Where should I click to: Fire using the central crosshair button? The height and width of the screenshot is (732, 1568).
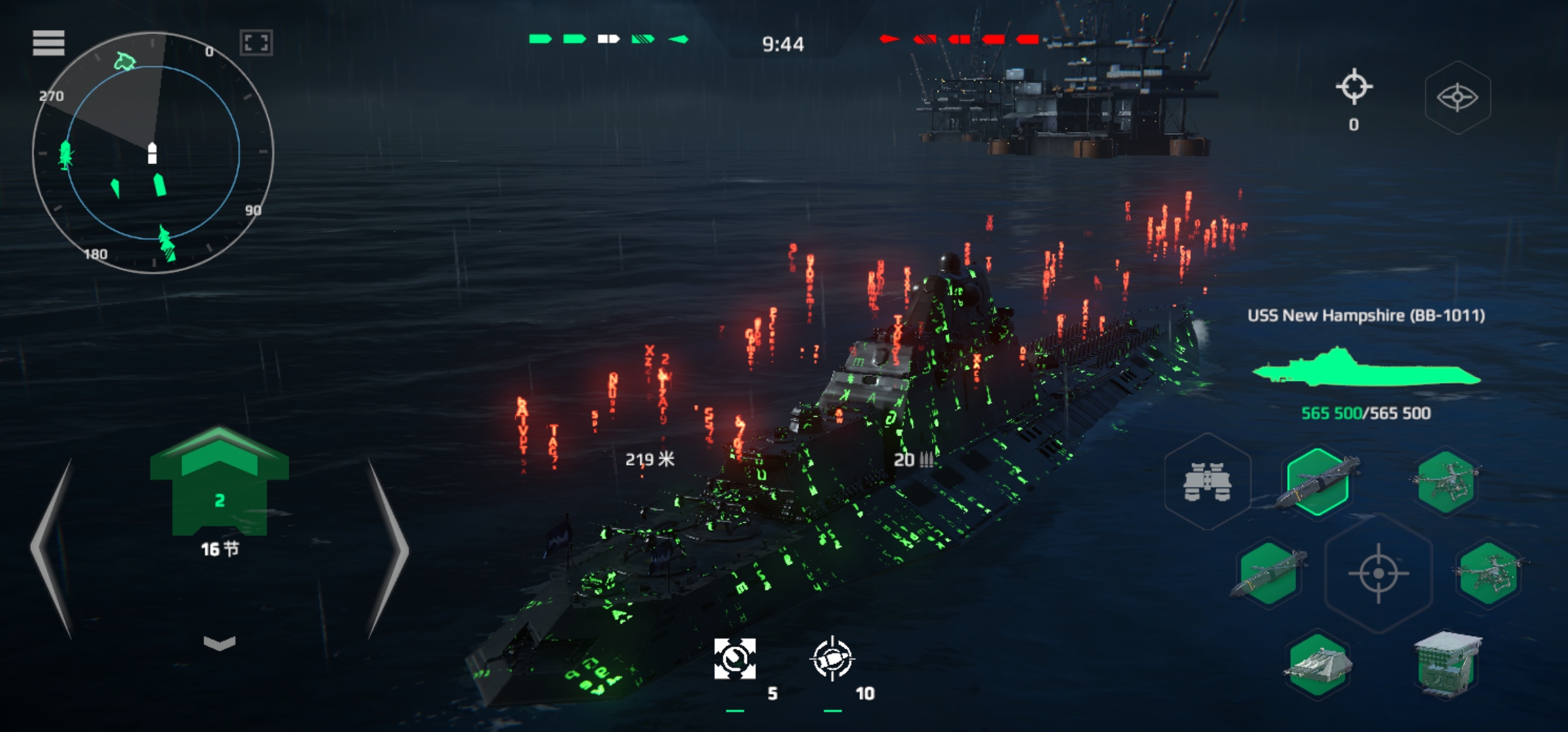pos(1378,573)
